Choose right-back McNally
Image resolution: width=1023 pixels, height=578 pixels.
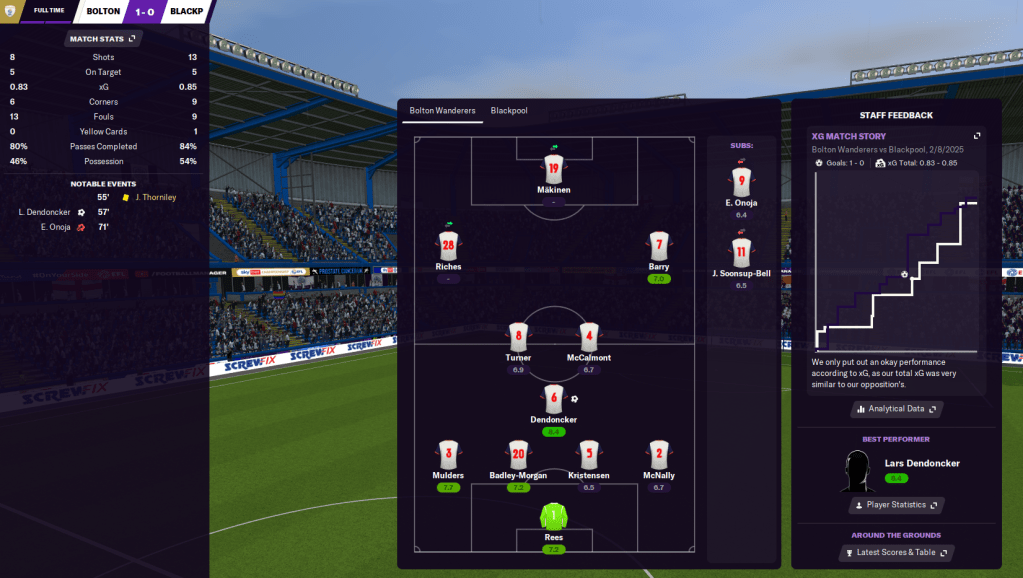[658, 455]
